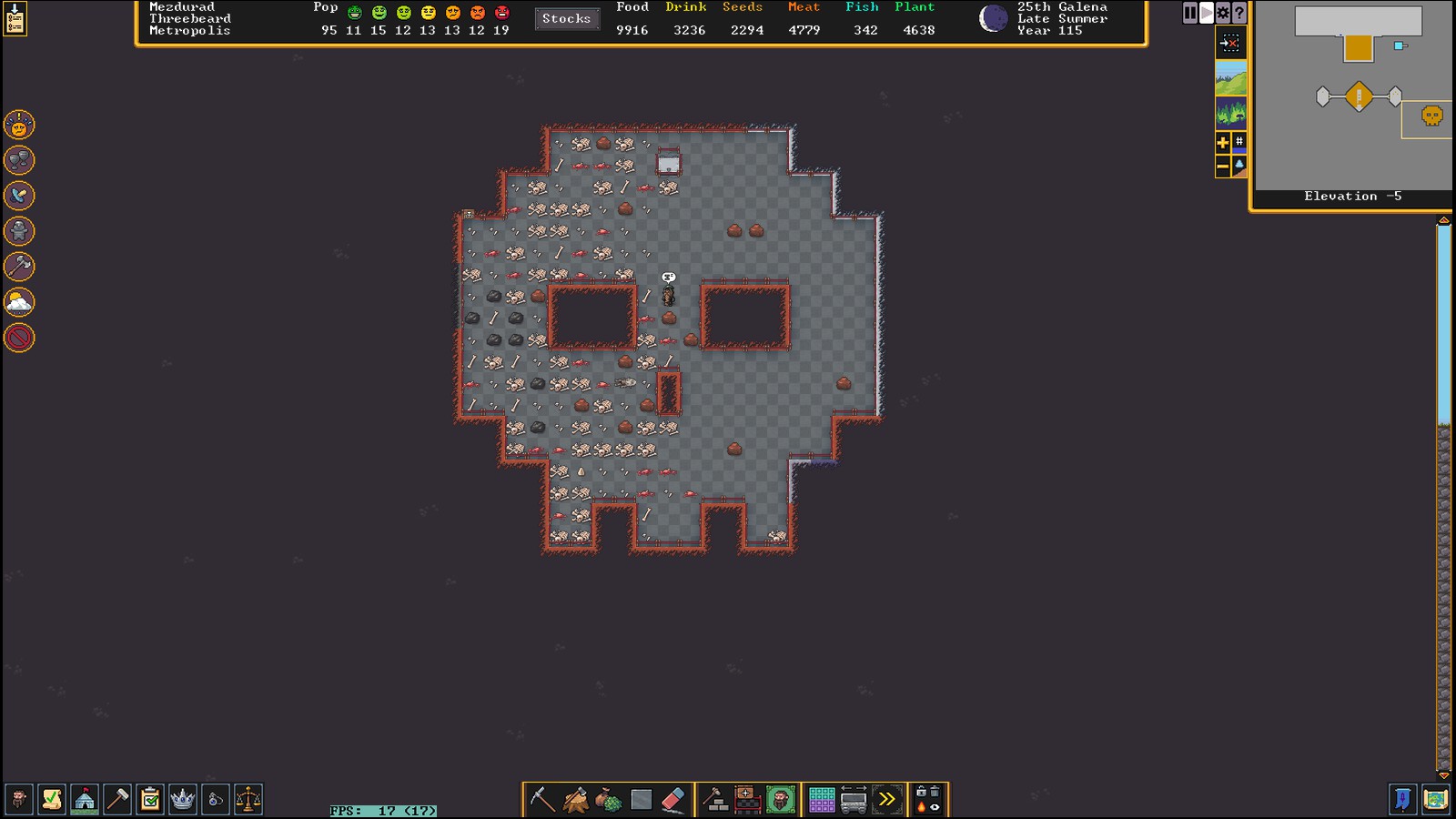
Task: Go down one elevation with the minus button
Action: 1222,167
